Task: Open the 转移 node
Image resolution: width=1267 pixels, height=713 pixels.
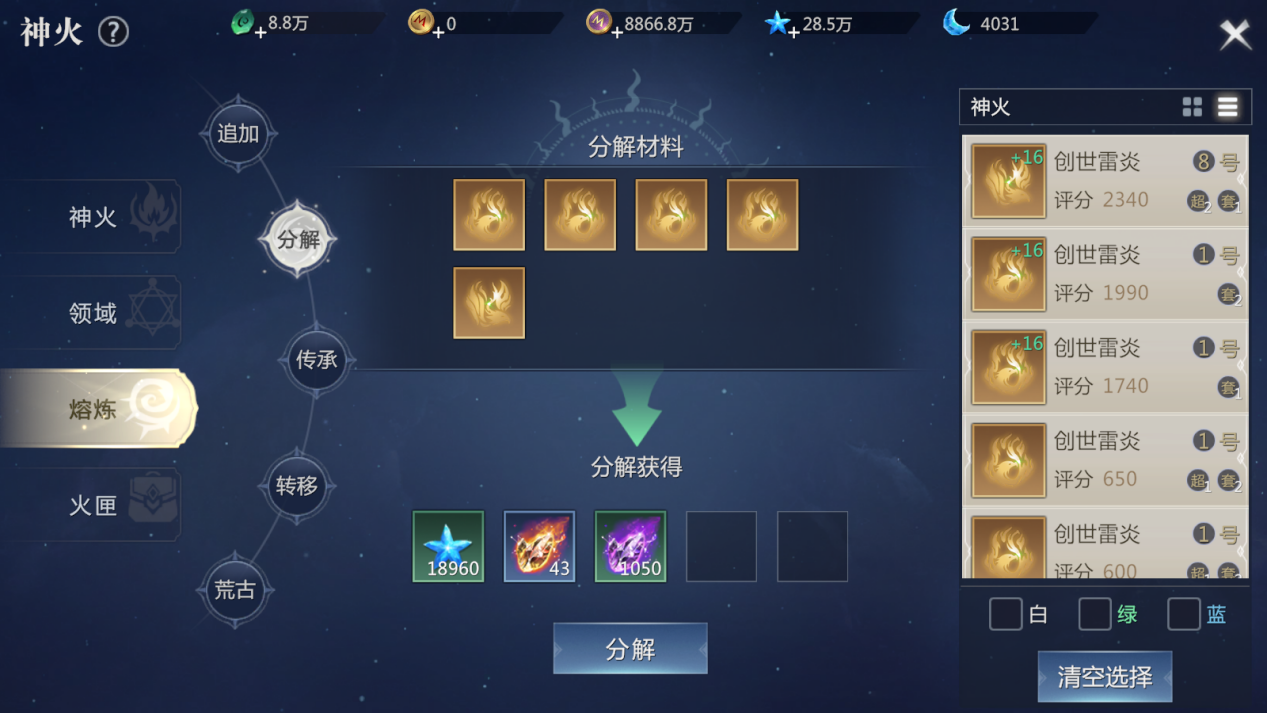Action: point(297,486)
